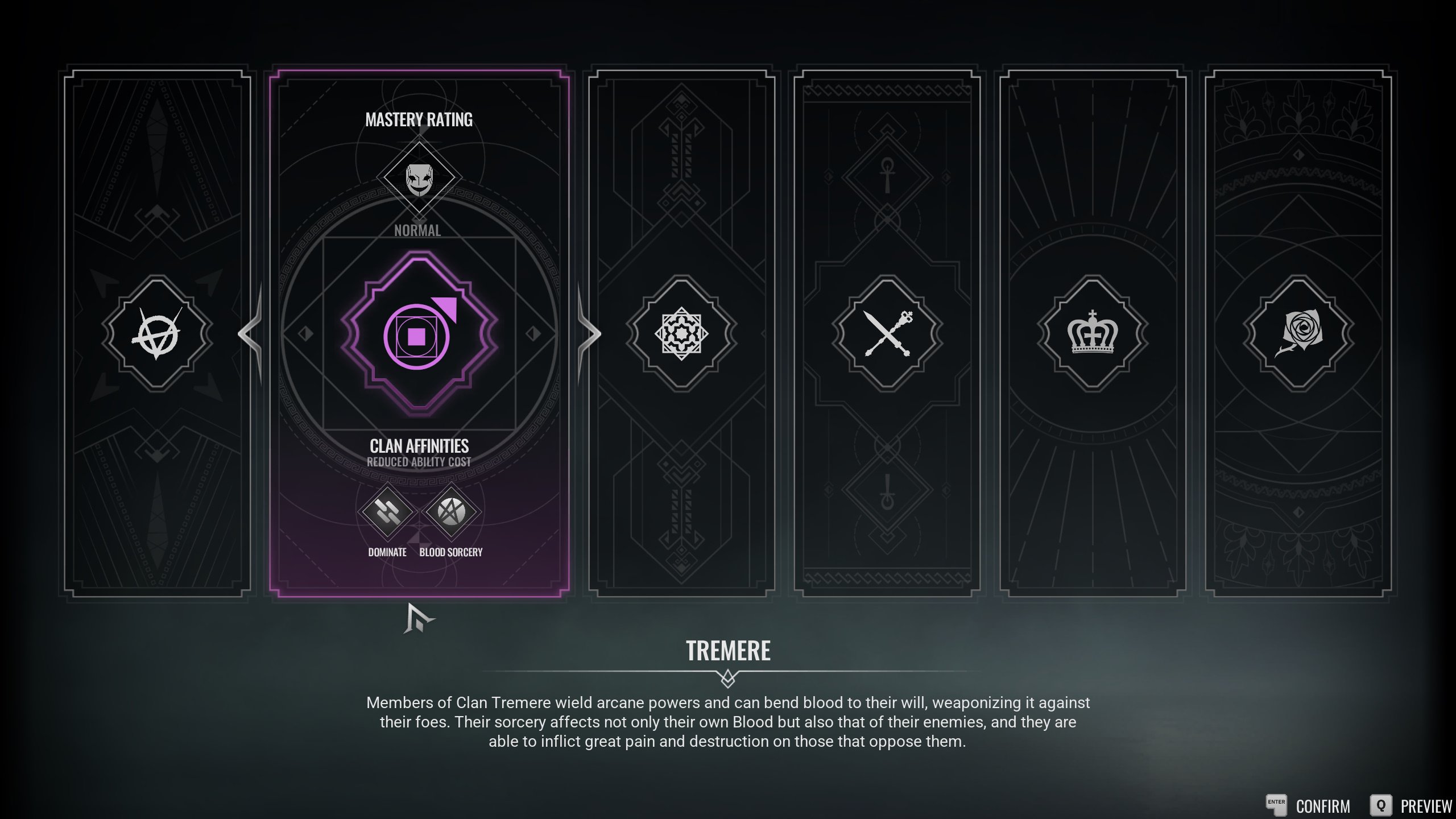The image size is (1456, 819).
Task: Pick the clan card with crossed sword and scepter
Action: click(887, 333)
